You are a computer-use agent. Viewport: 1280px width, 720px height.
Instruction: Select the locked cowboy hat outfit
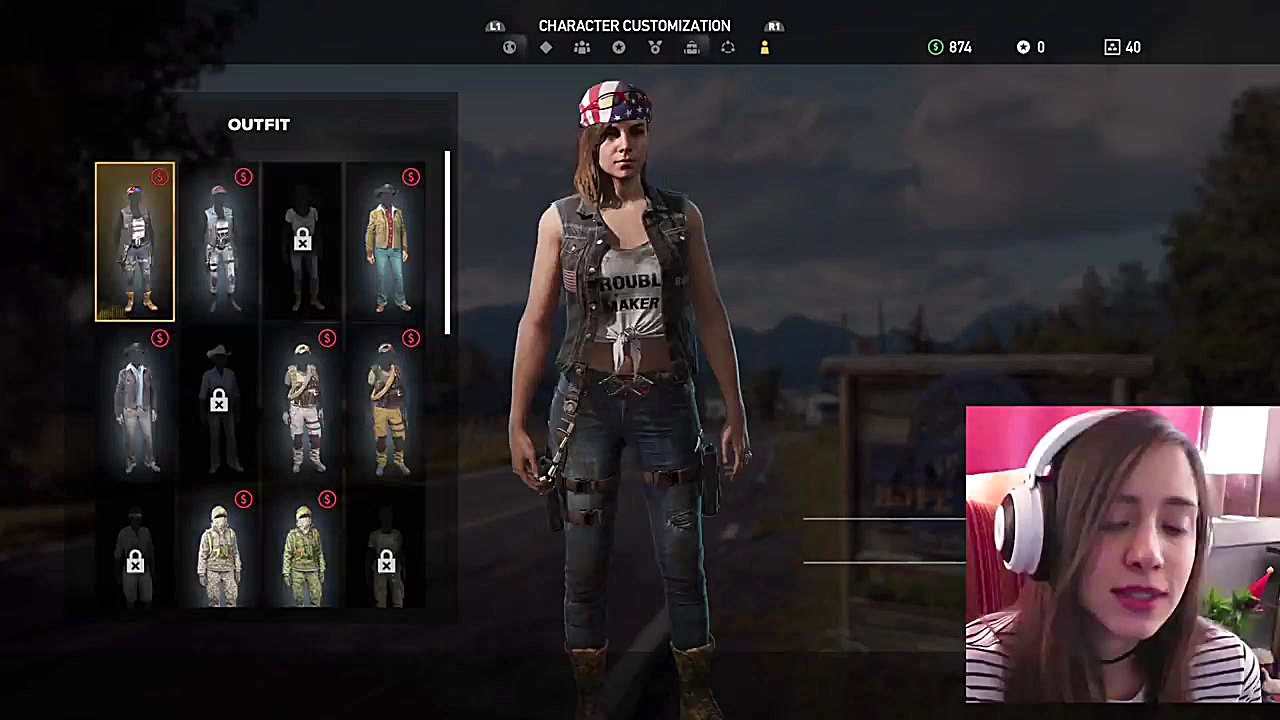pos(219,405)
